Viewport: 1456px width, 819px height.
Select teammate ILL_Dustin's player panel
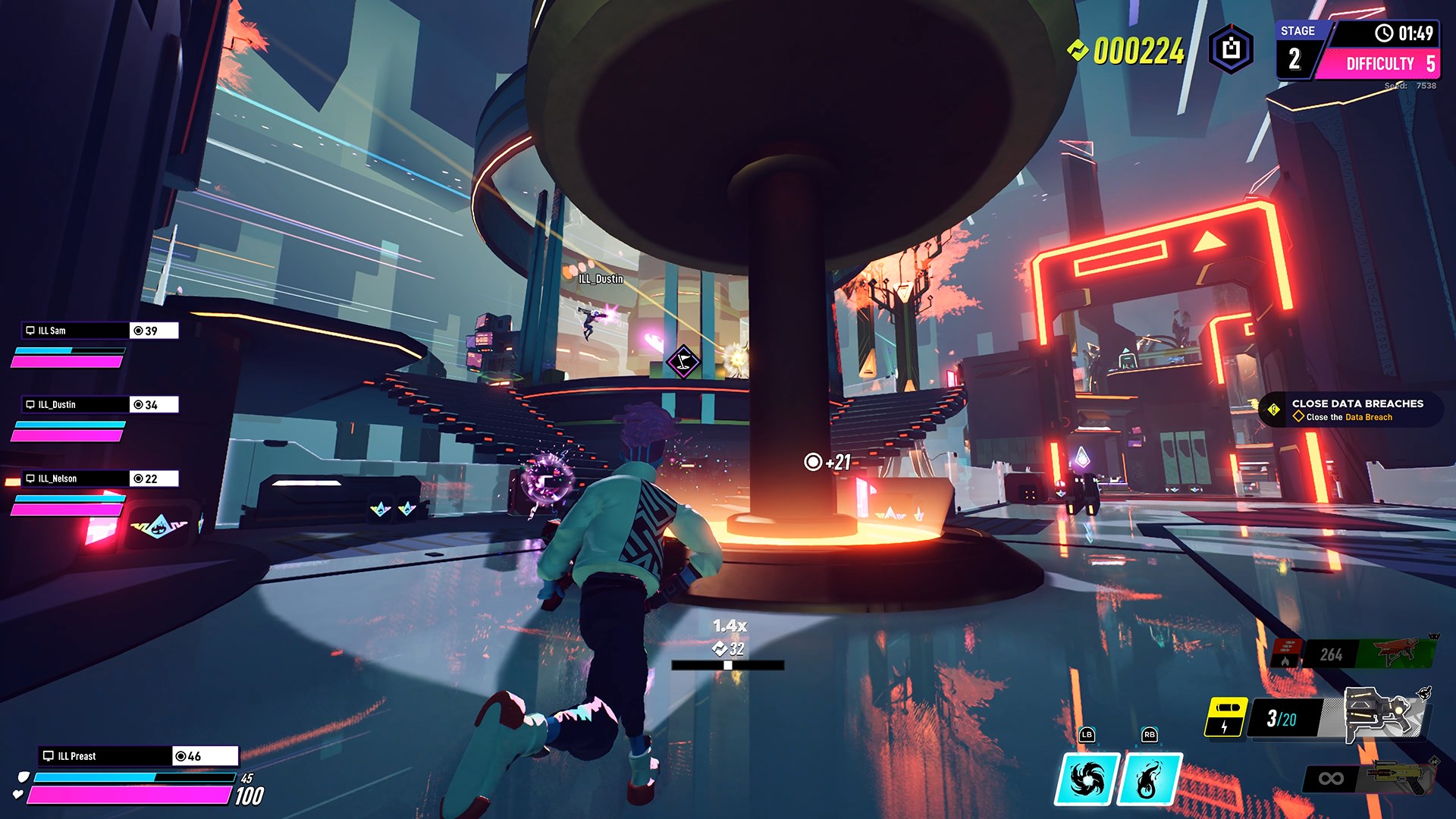click(99, 405)
